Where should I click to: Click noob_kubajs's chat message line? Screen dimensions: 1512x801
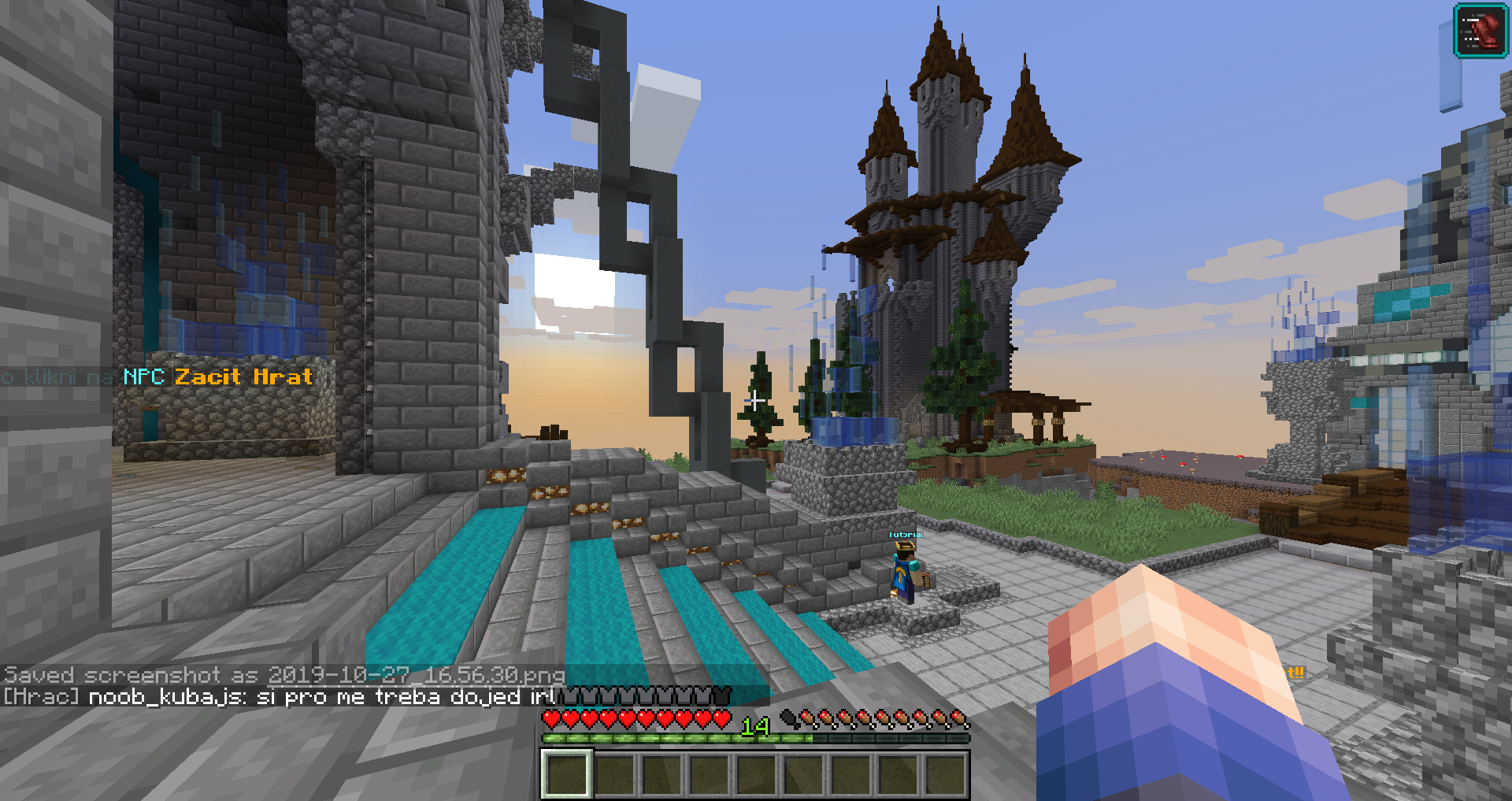point(280,697)
